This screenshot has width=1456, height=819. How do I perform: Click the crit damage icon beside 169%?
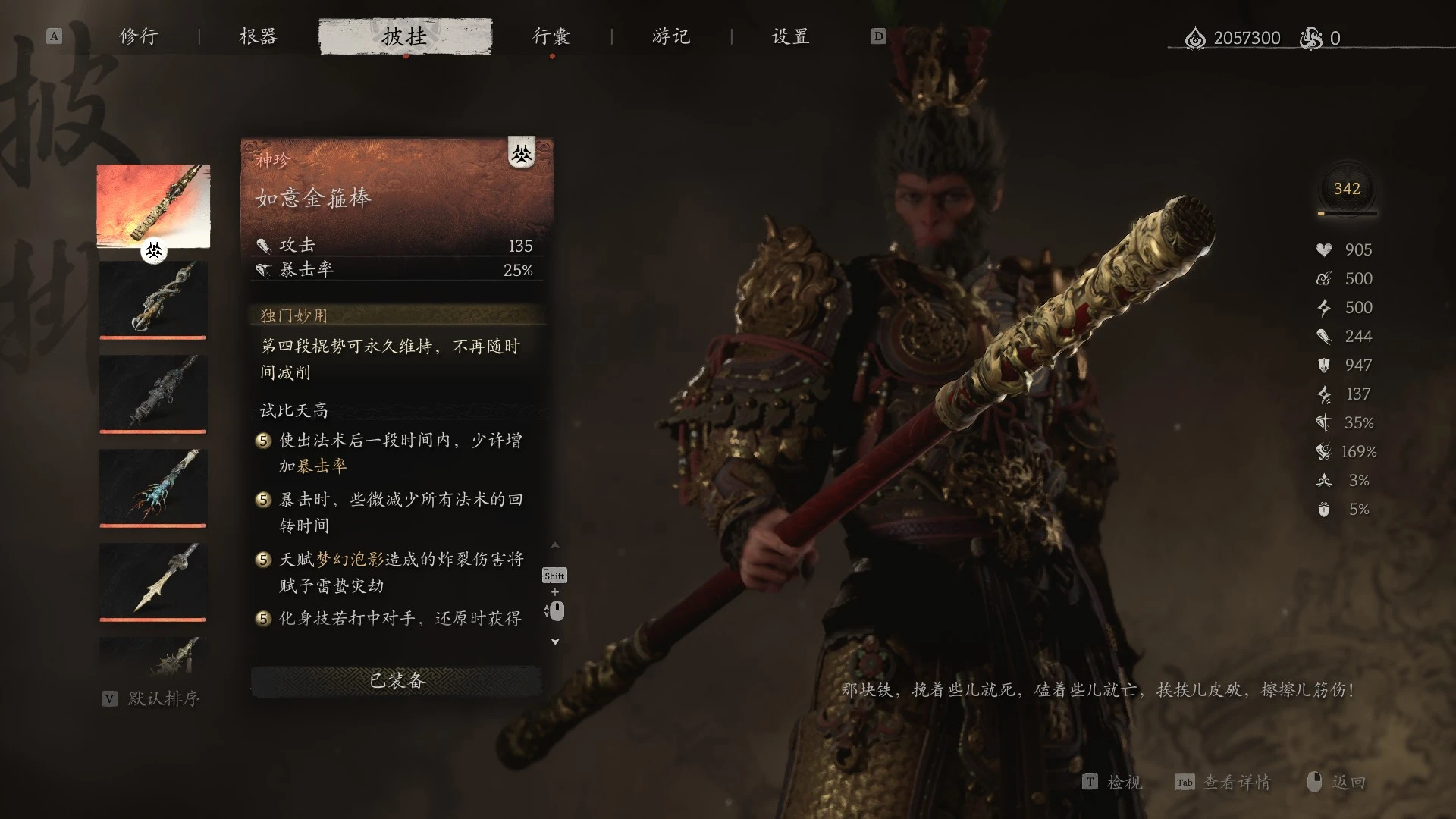point(1323,451)
